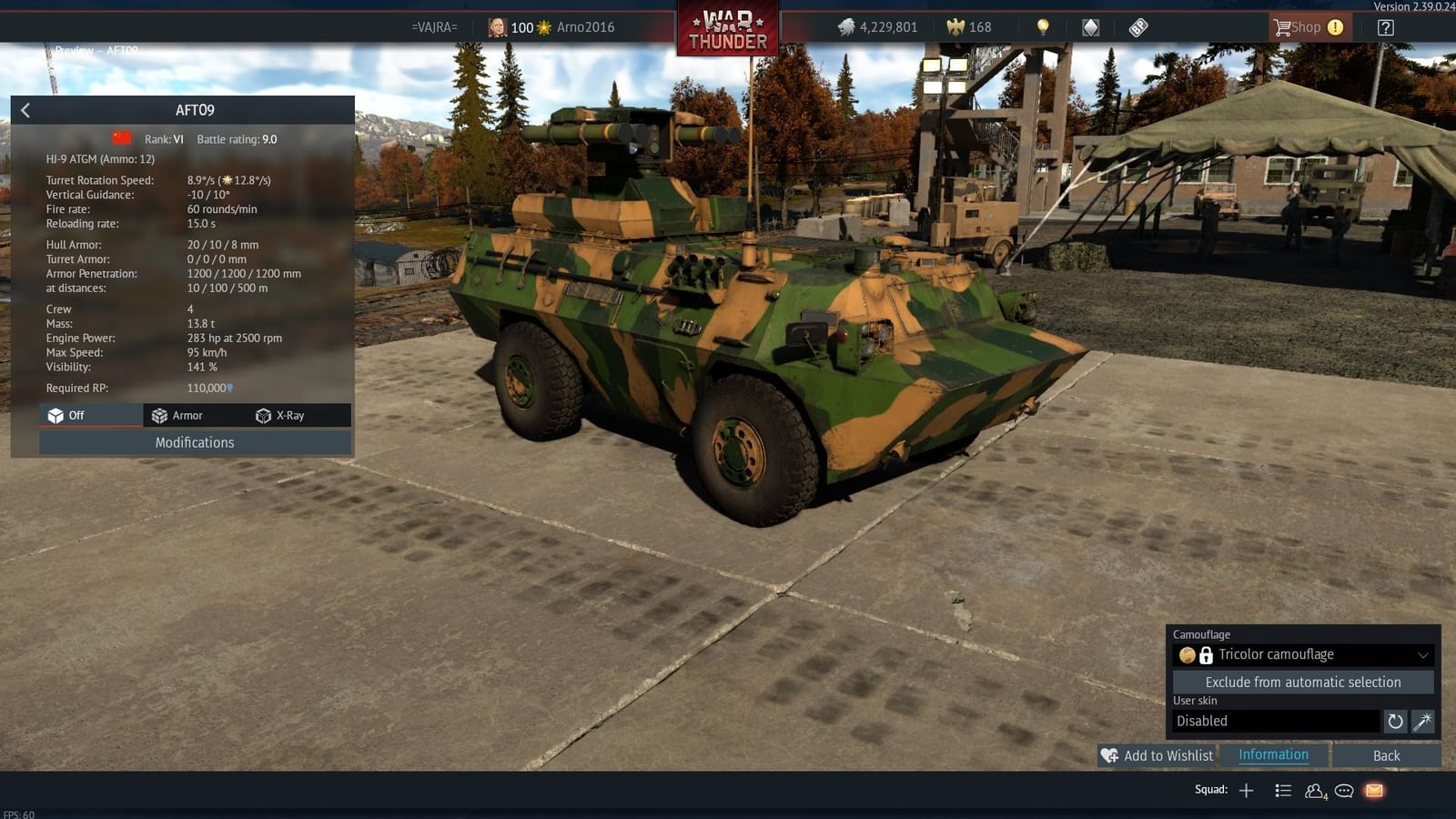Screen dimensions: 1456x819
Task: Open the chat bubble icon at bottom right
Action: coord(1343,791)
